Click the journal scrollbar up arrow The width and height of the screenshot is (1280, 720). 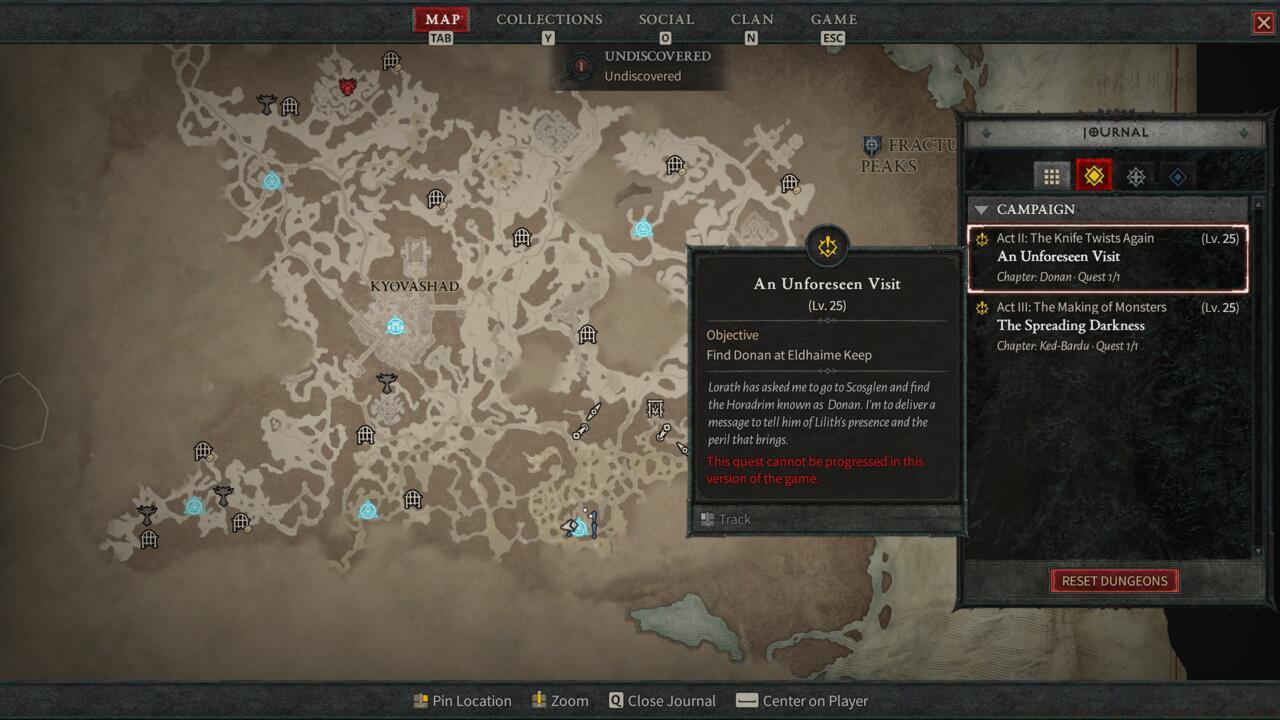click(x=1256, y=203)
